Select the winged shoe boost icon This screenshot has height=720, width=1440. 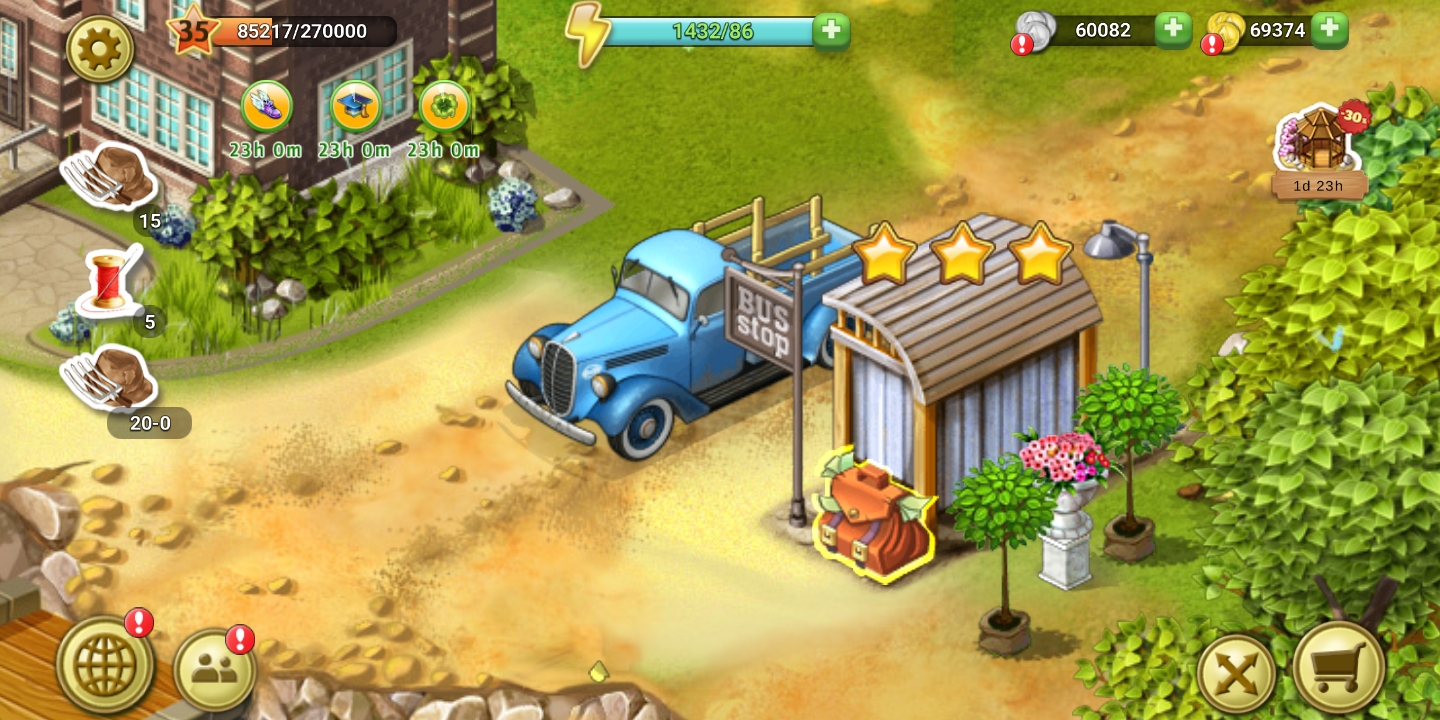coord(267,106)
